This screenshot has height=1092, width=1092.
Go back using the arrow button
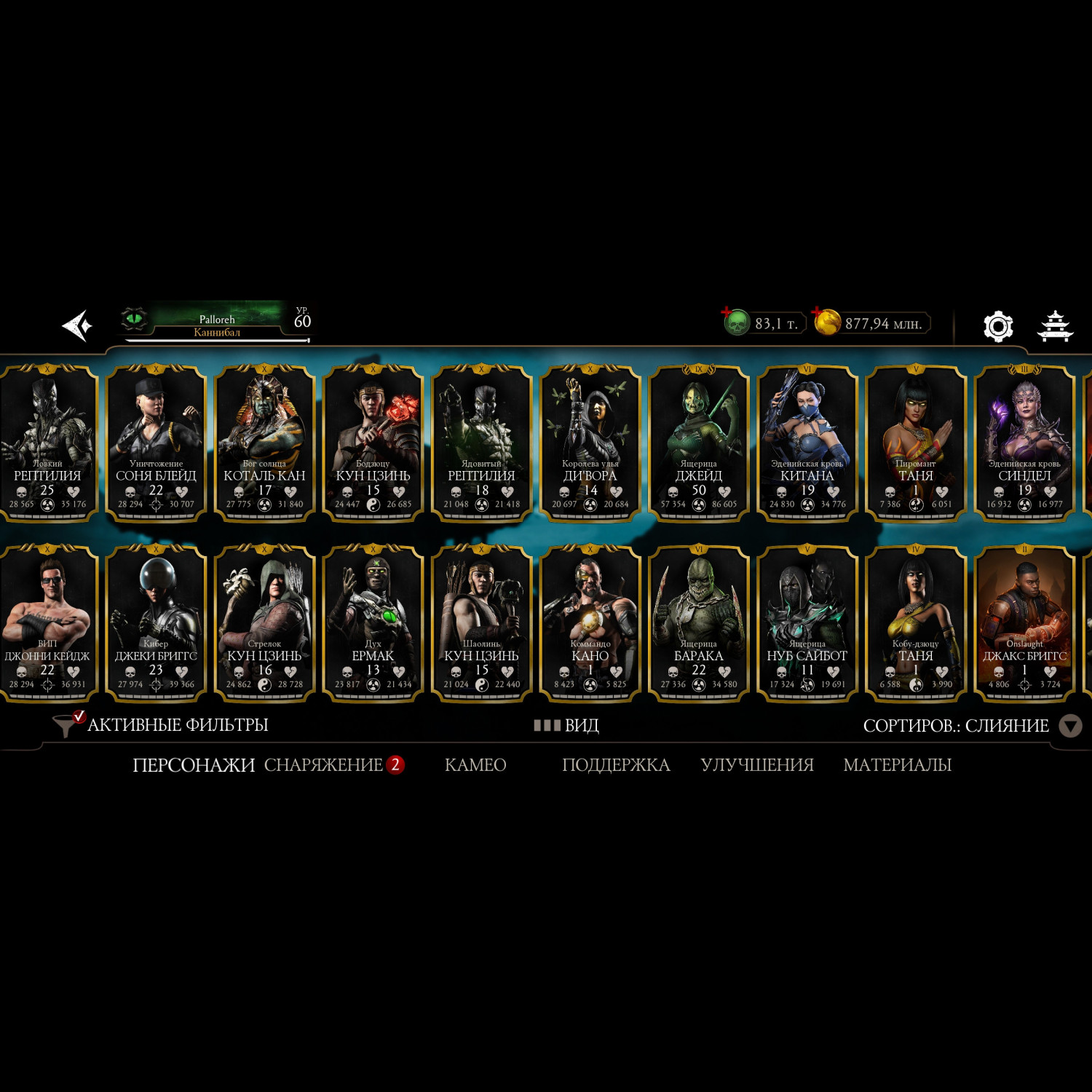coord(77,325)
